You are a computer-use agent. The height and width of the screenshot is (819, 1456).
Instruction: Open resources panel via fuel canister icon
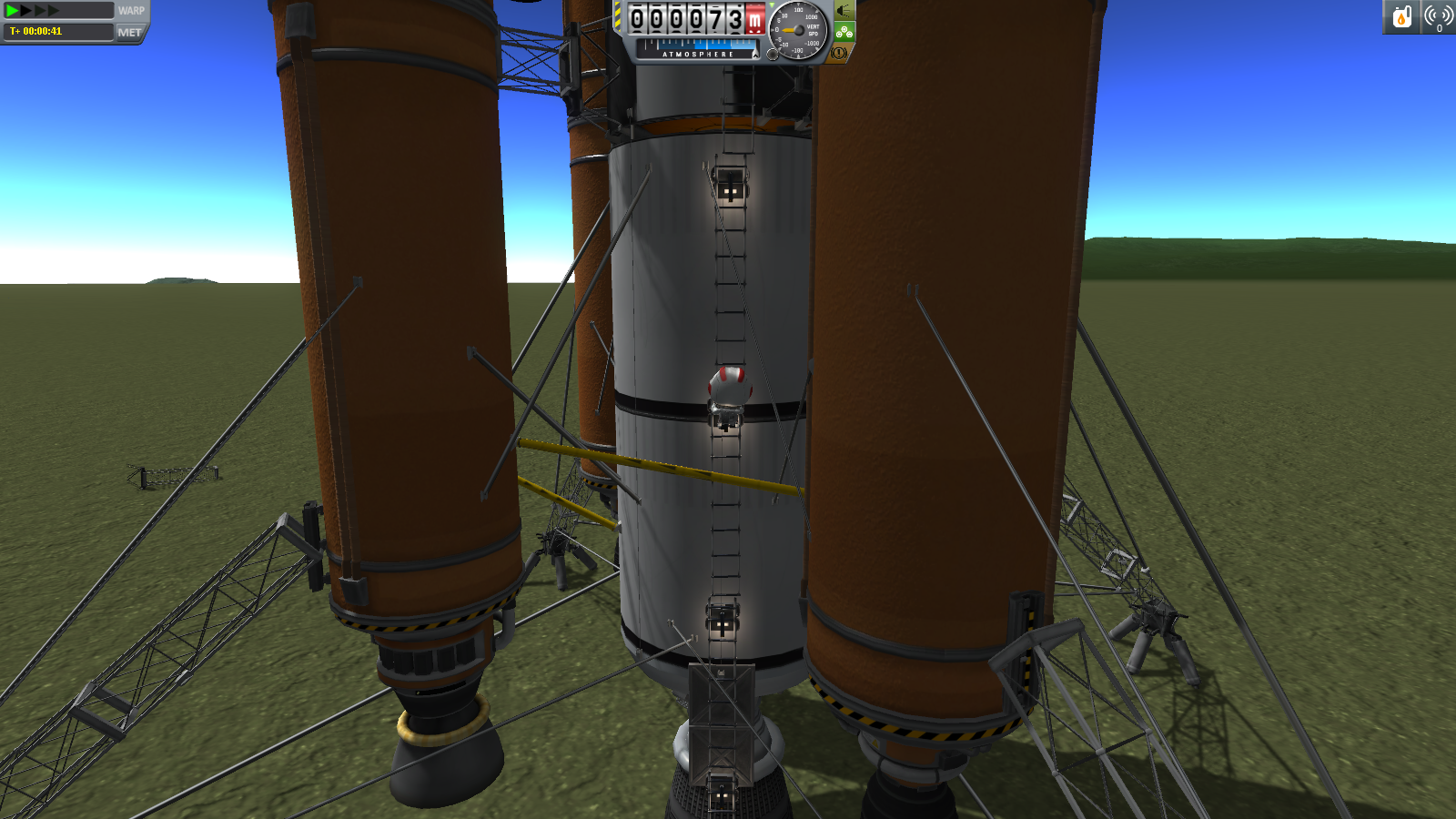(x=1401, y=16)
